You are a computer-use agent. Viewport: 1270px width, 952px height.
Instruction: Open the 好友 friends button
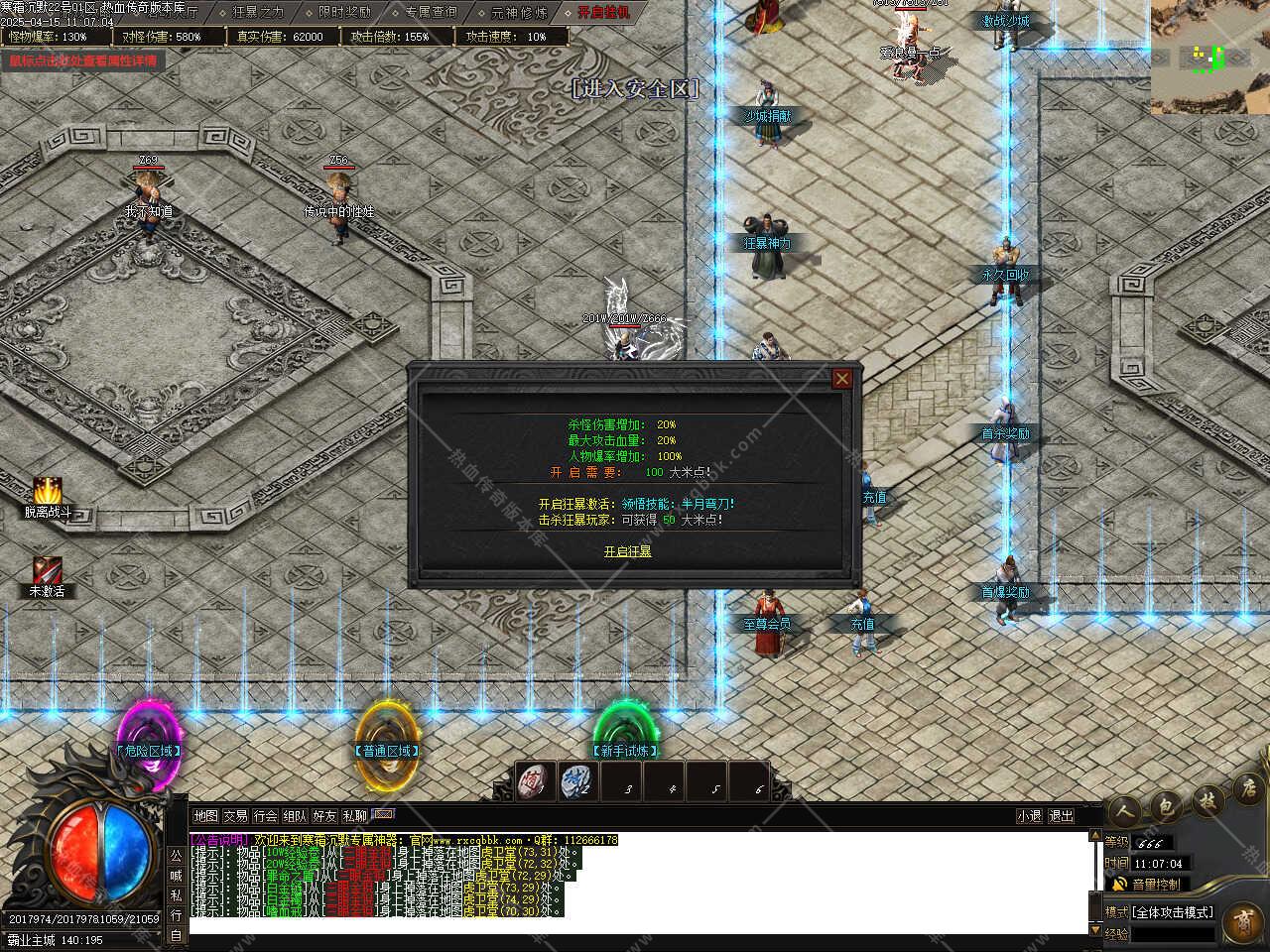click(x=324, y=816)
